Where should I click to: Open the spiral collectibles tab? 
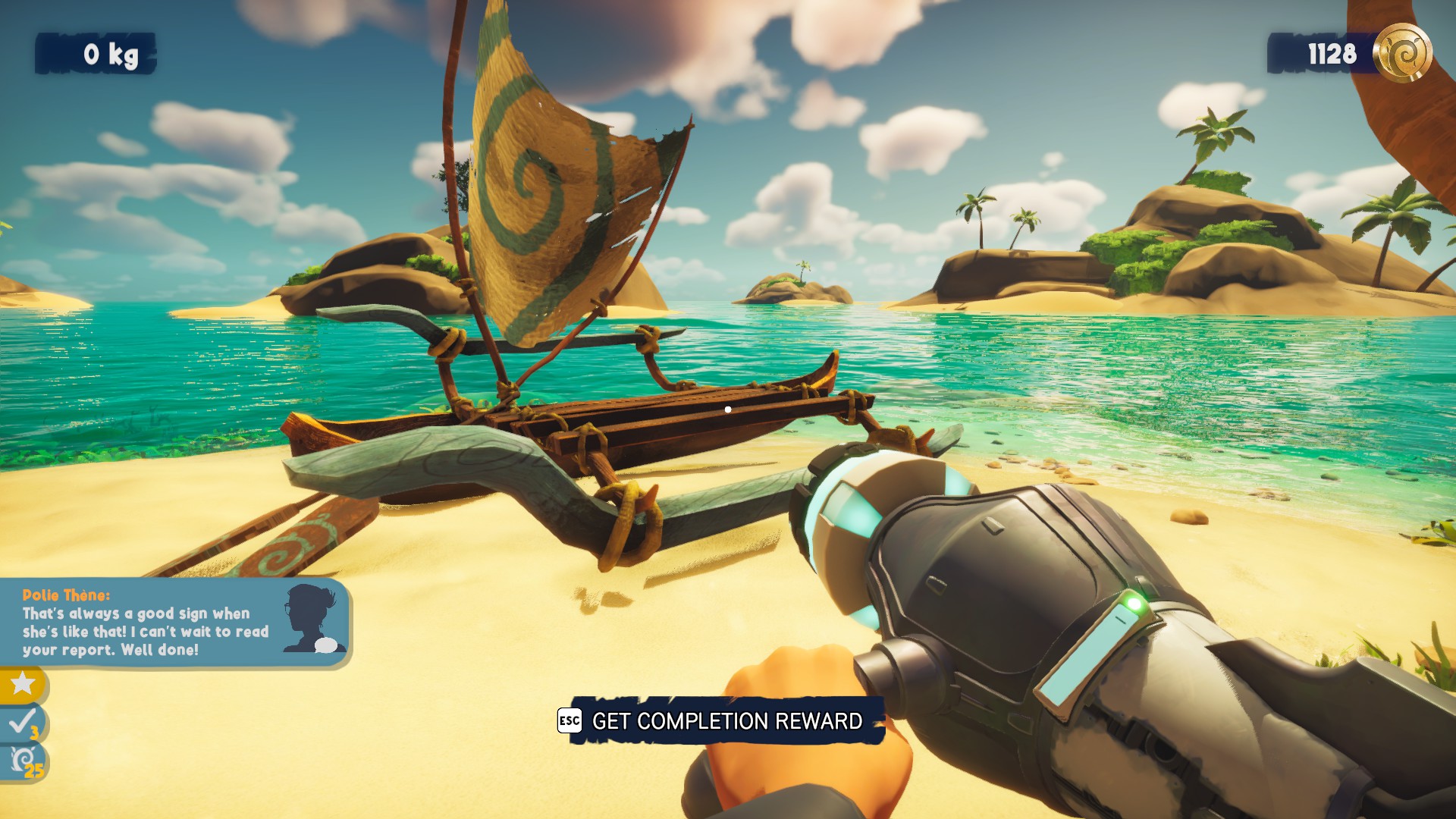tap(24, 761)
